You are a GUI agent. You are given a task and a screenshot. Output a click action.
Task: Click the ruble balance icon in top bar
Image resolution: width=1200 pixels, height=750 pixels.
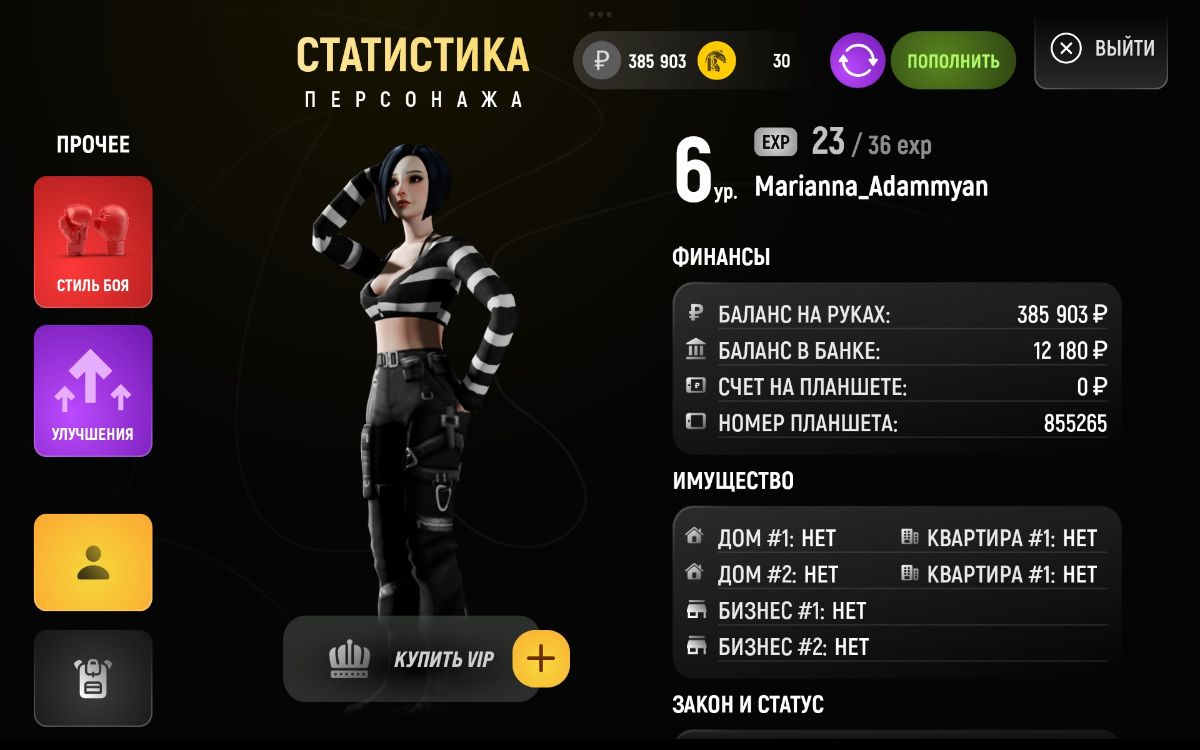[x=602, y=61]
